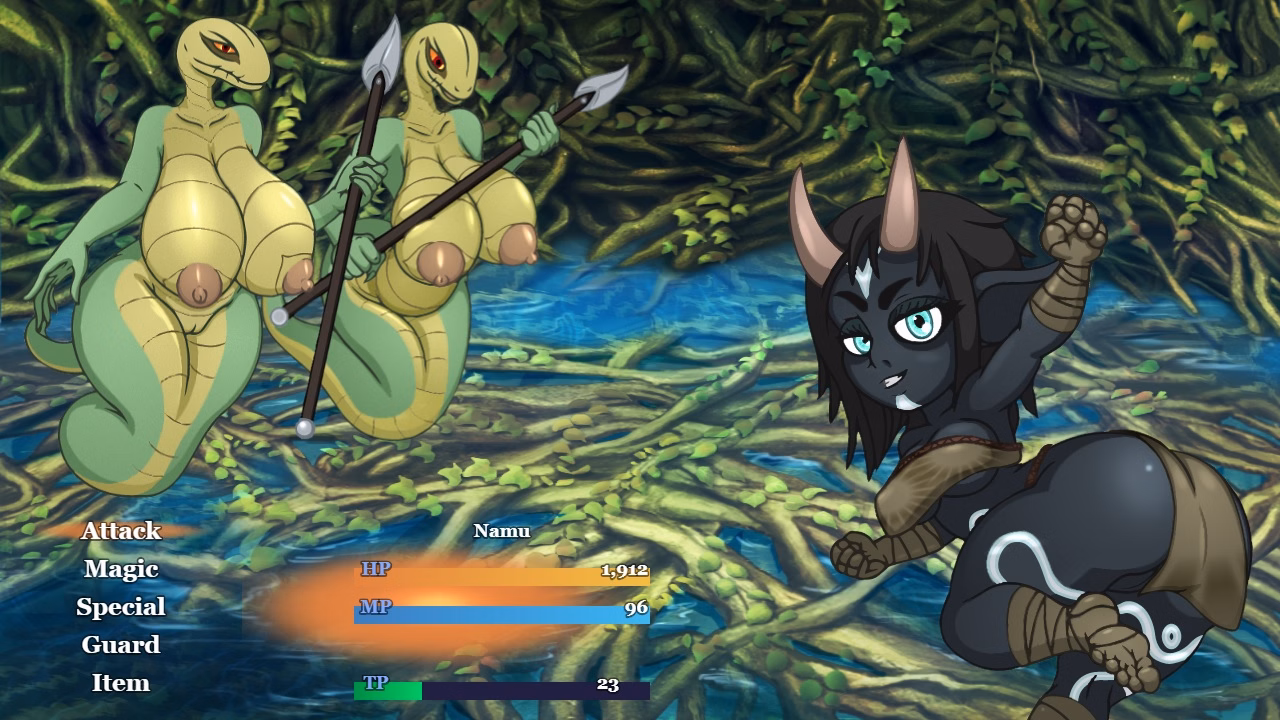The image size is (1280, 720).
Task: Click the green TP gauge
Action: point(387,691)
